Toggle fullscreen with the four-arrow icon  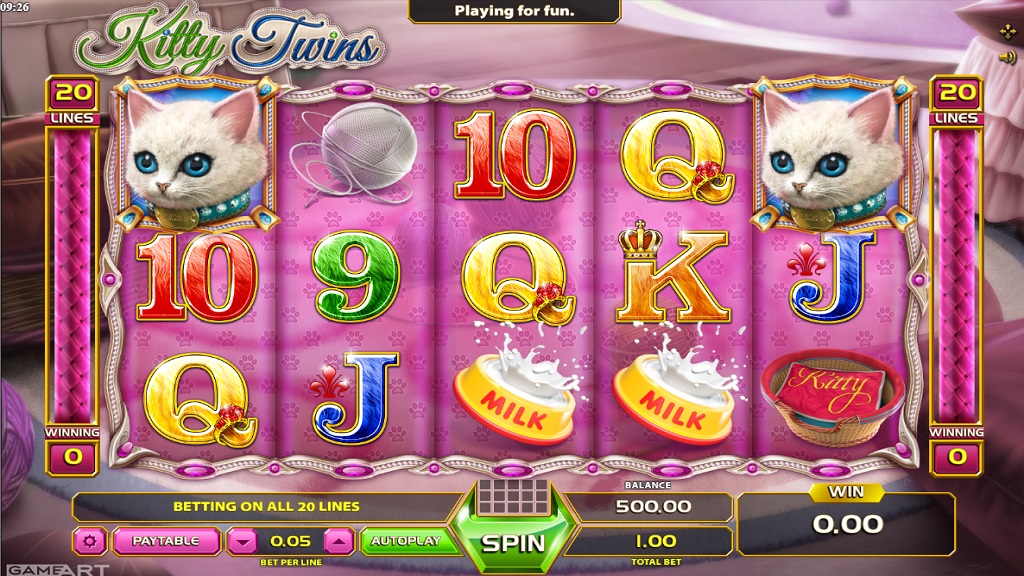1007,31
